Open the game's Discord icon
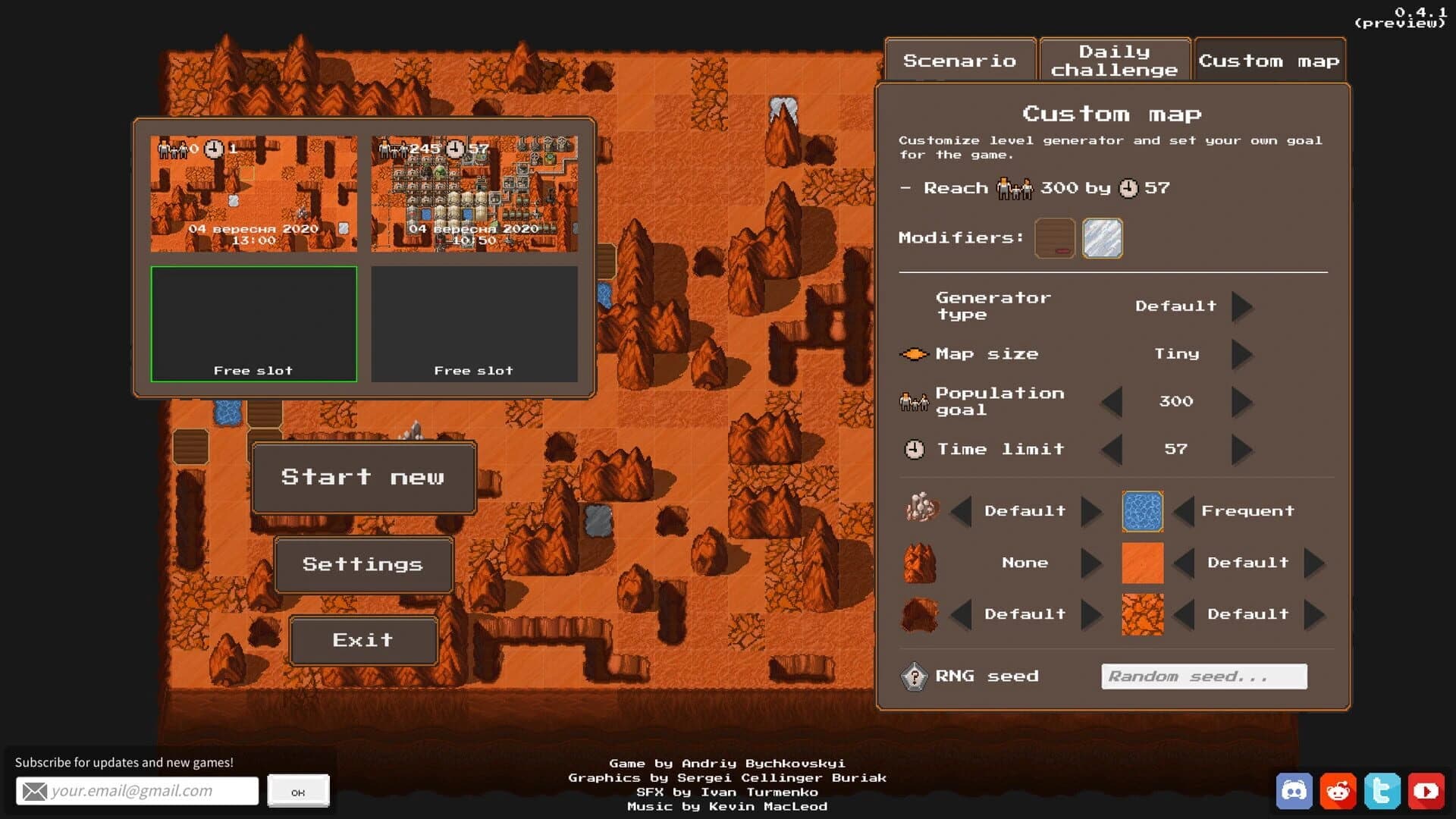 pos(1294,790)
